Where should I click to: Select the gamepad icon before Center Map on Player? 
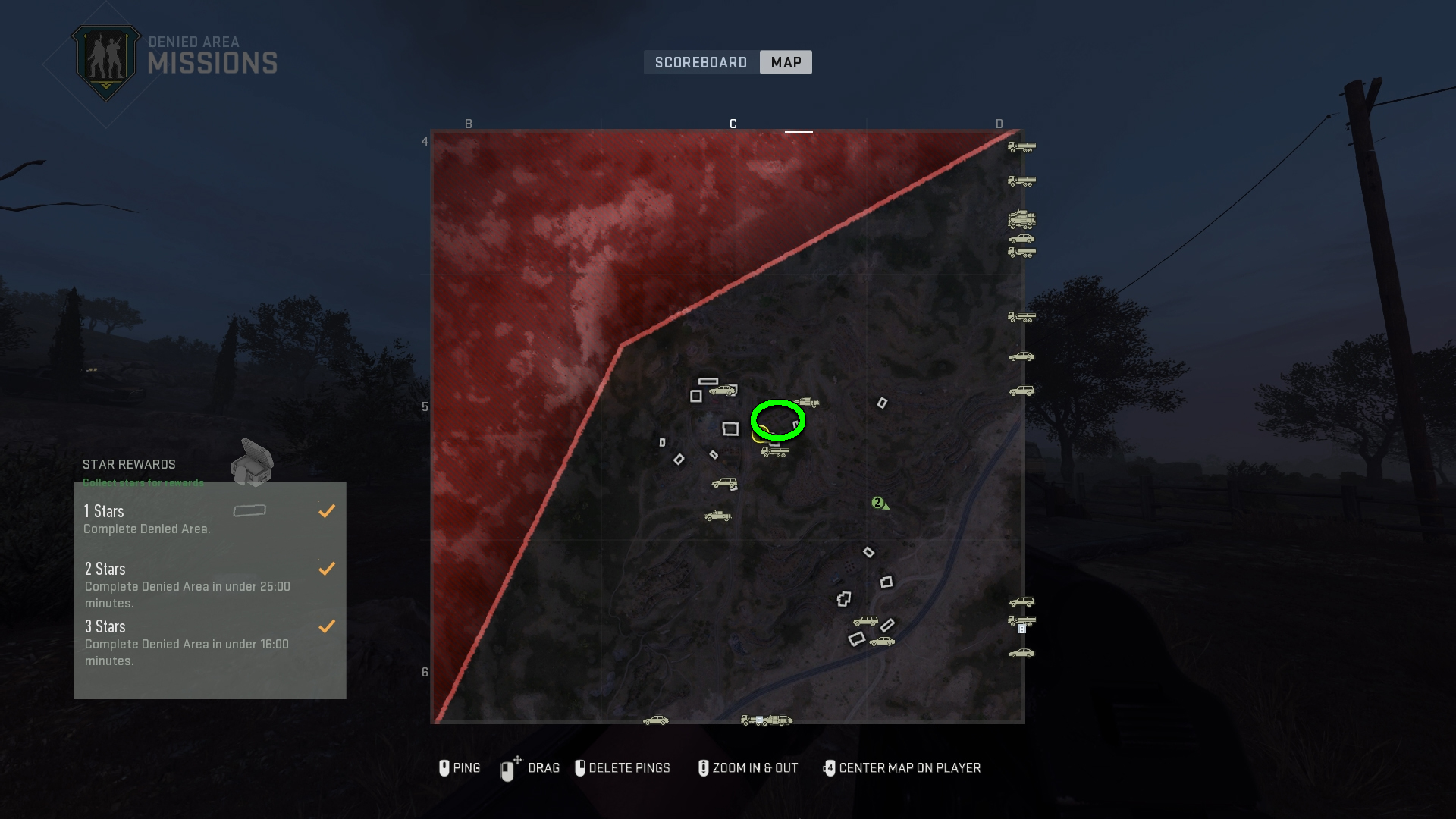[x=828, y=767]
